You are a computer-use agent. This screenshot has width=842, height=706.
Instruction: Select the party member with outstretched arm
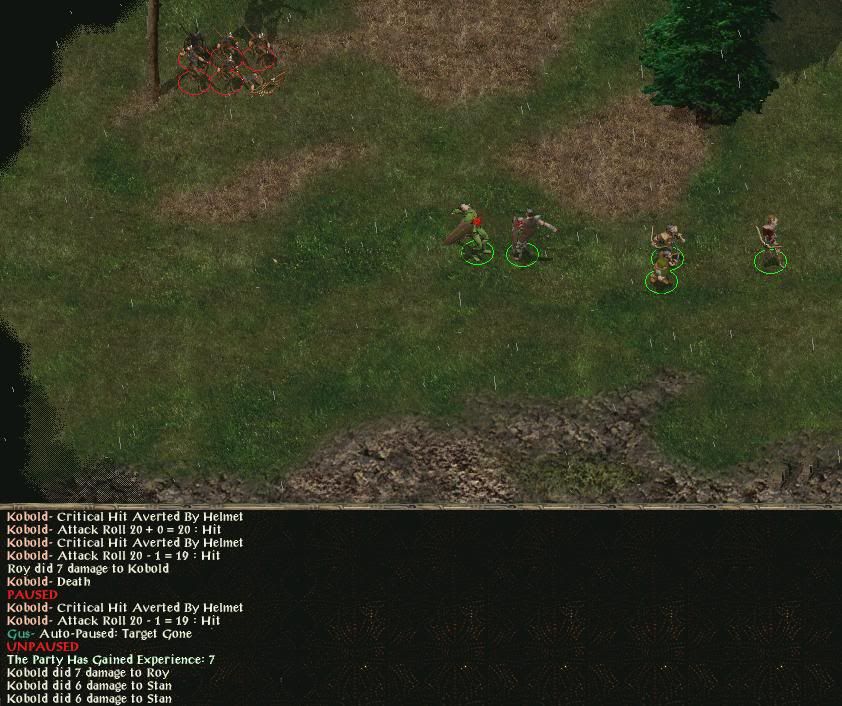click(526, 236)
